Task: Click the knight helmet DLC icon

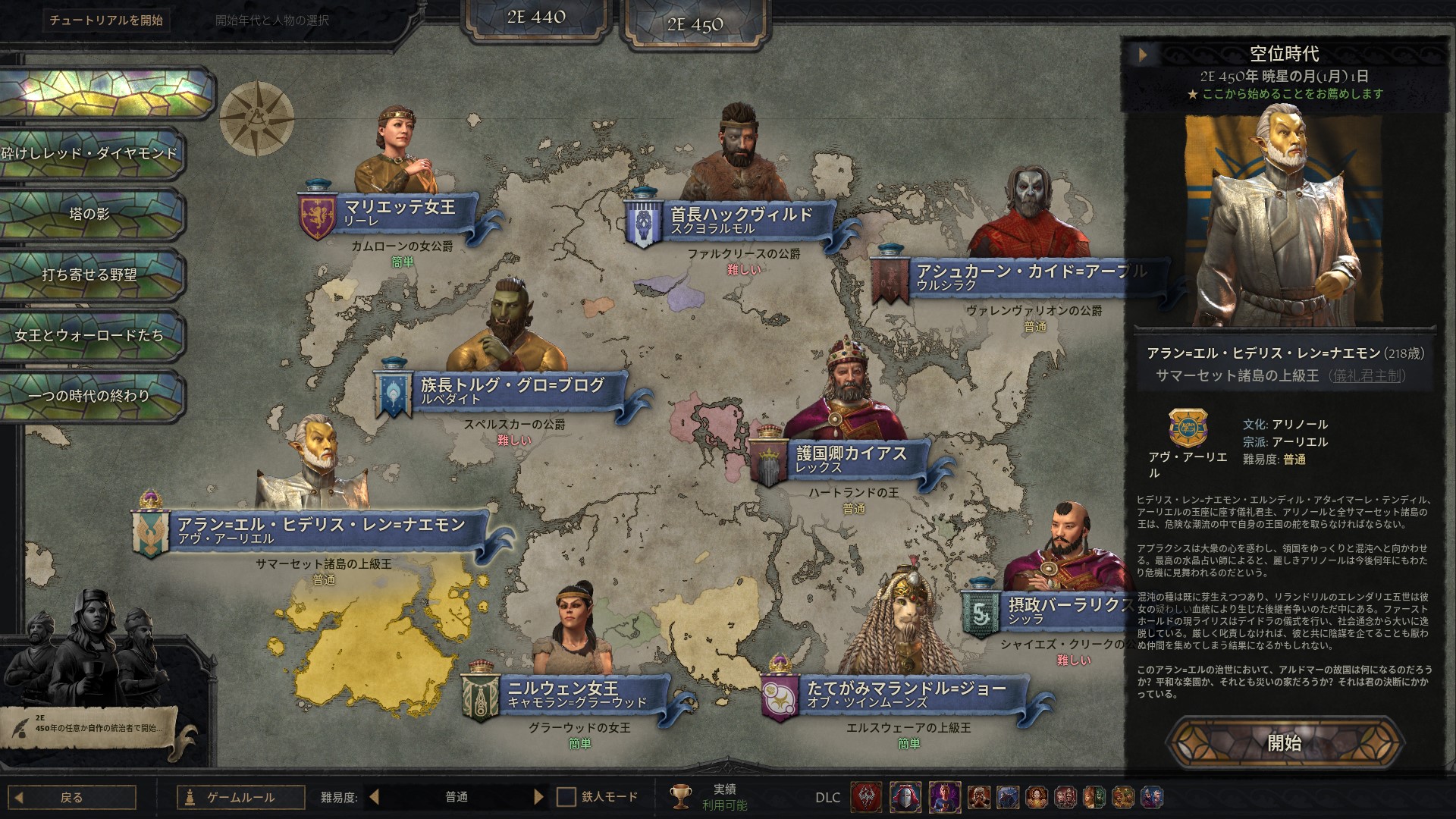Action: tap(906, 797)
